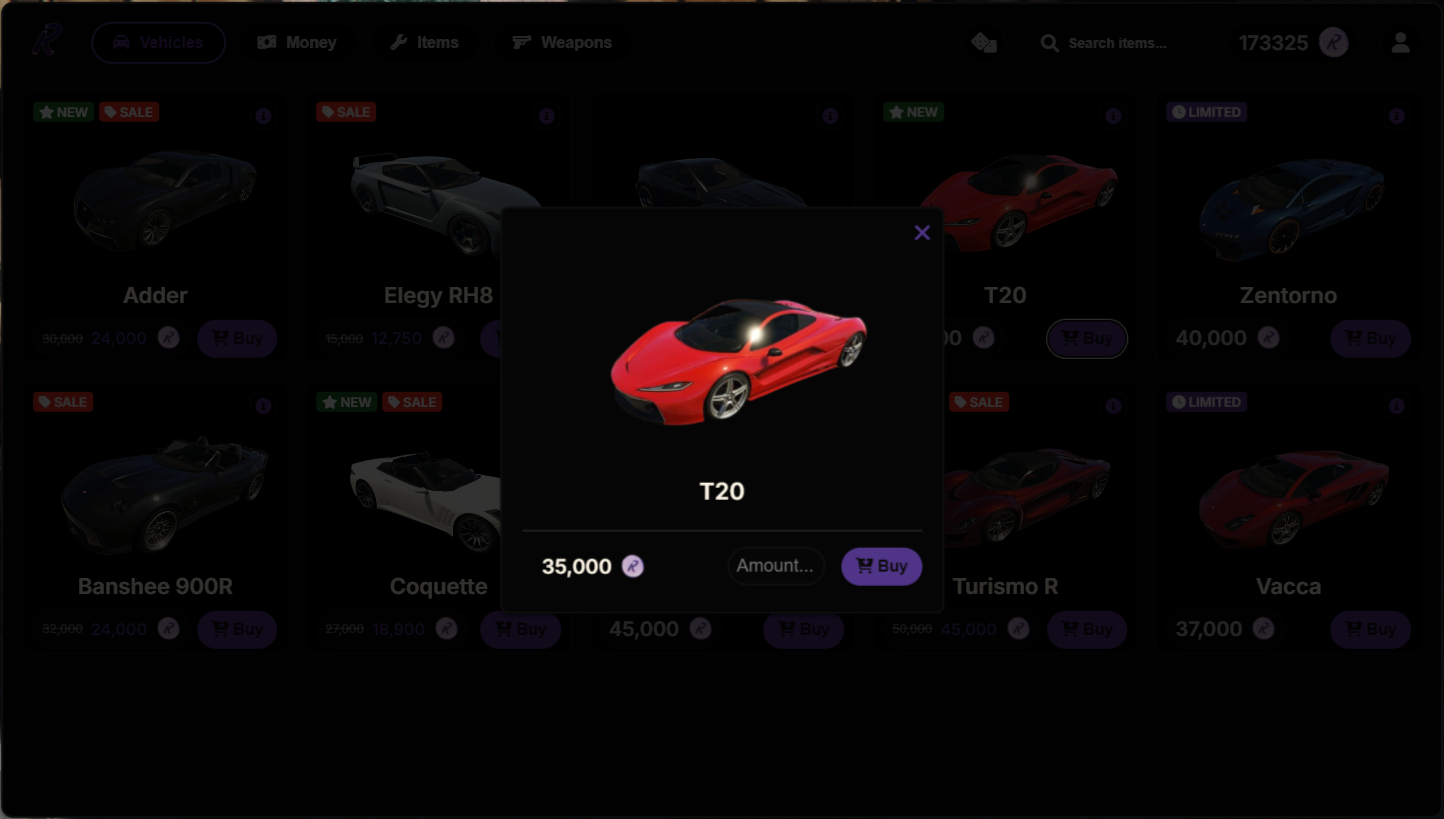Close the T20 purchase popup
The image size is (1444, 819).
click(922, 233)
